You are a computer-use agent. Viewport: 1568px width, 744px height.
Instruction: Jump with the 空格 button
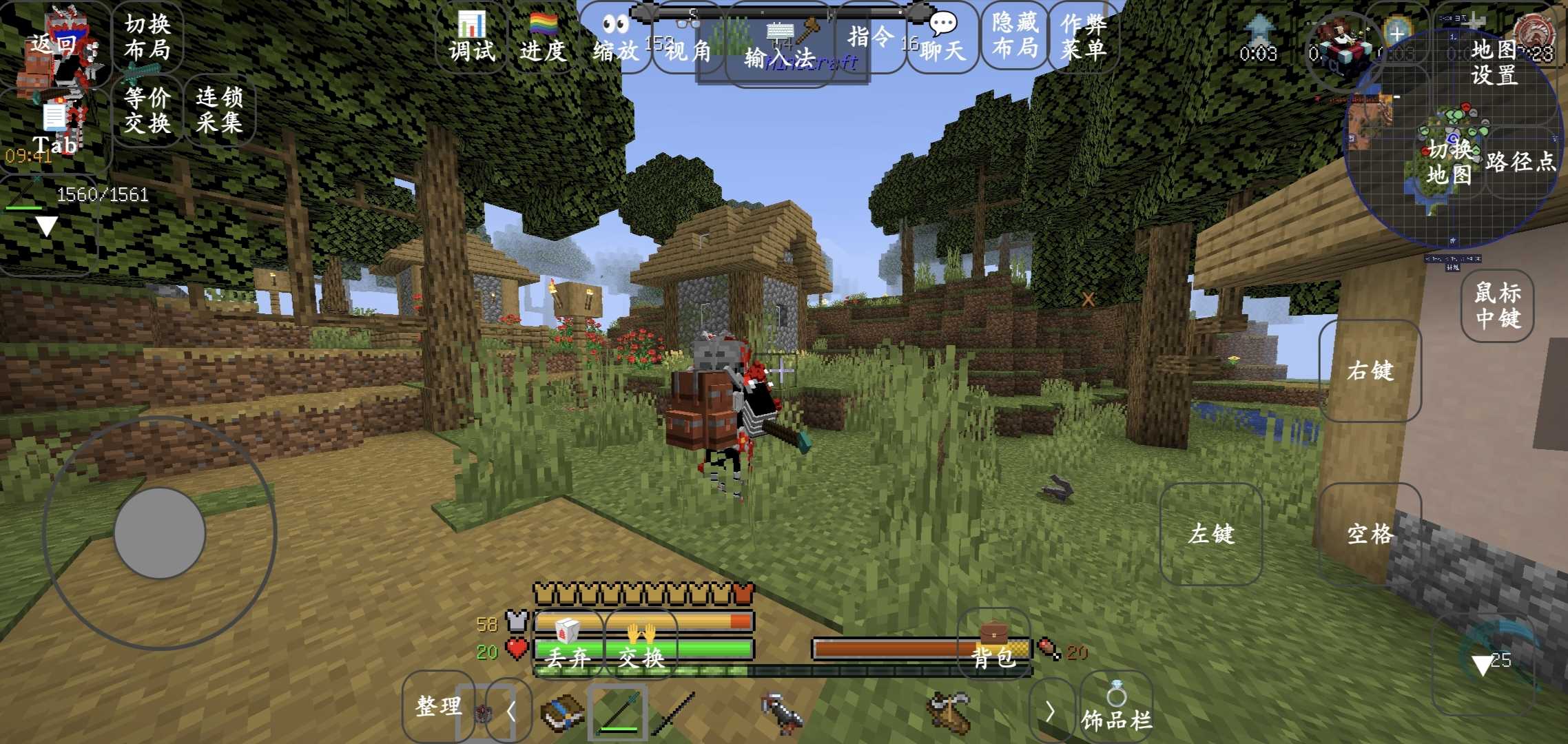(1370, 534)
